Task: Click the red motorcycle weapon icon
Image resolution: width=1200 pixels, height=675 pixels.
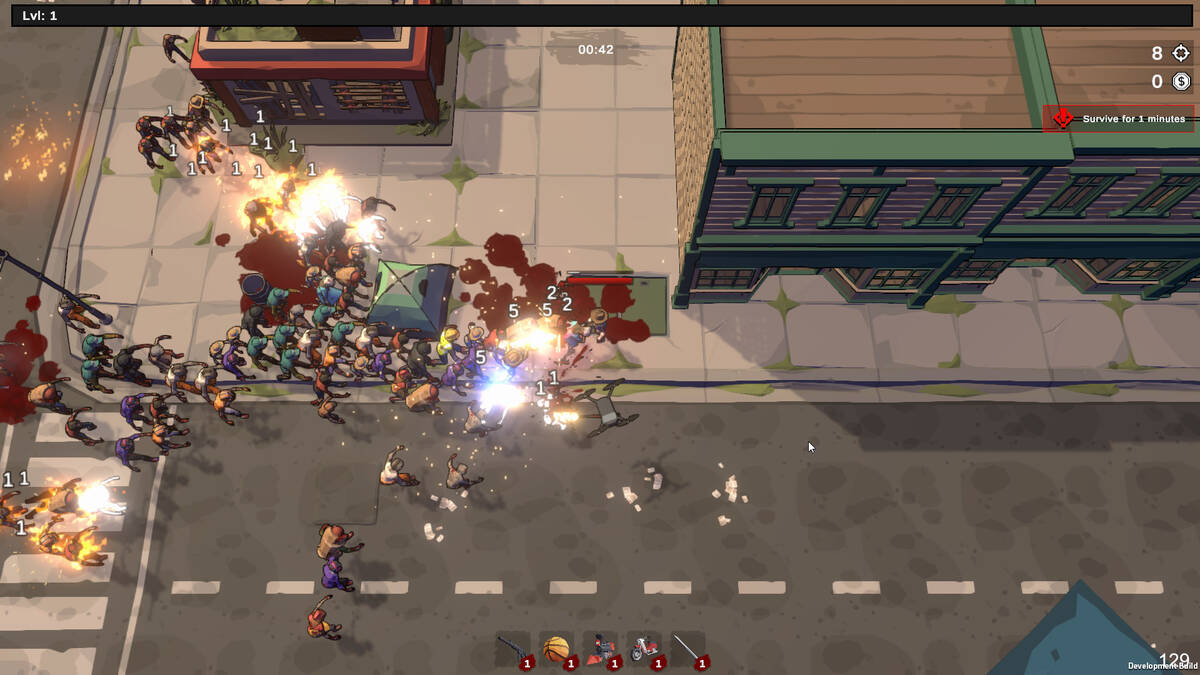Action: (644, 649)
